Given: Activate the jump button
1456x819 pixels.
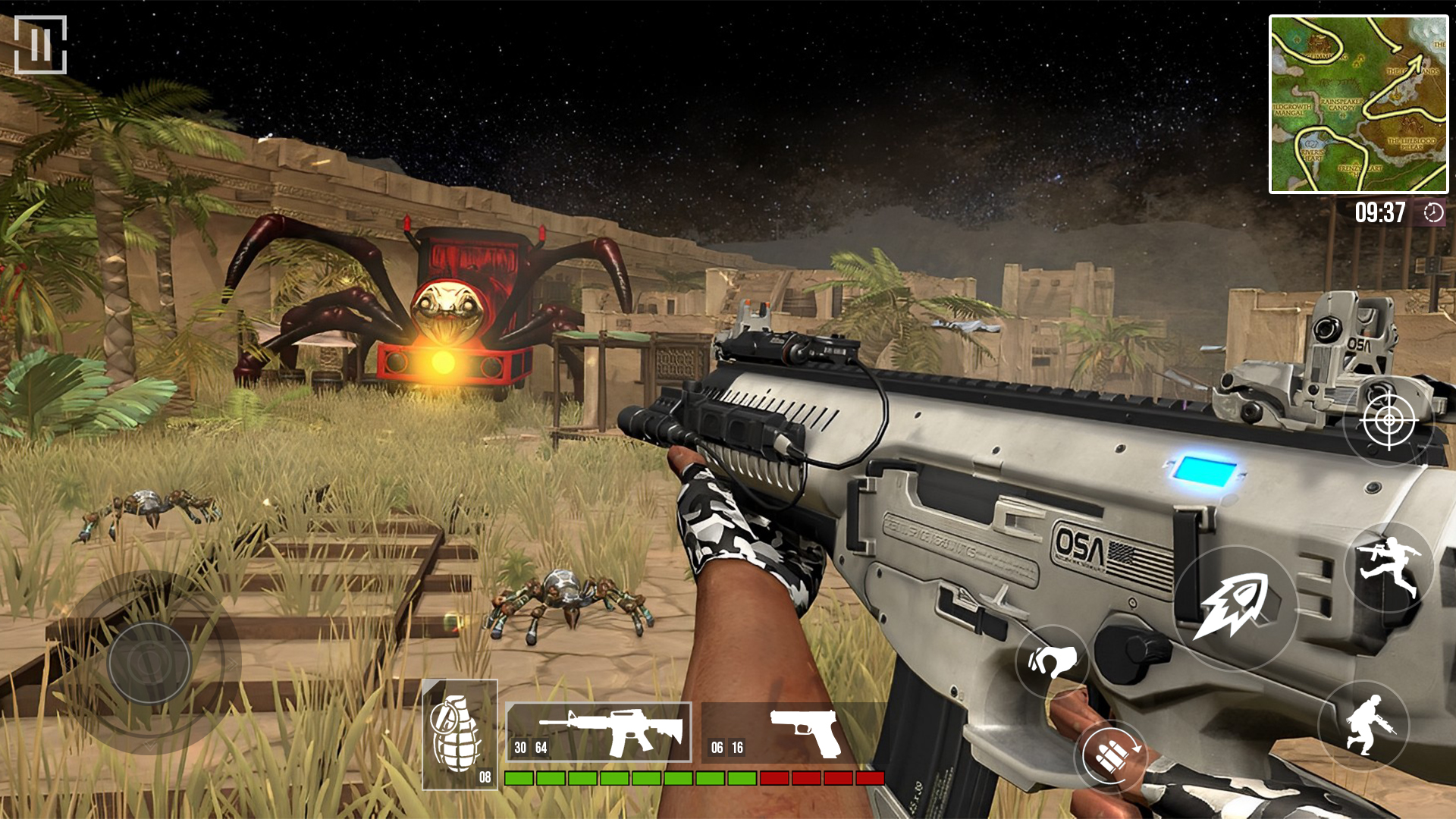Looking at the screenshot, I should click(1389, 566).
